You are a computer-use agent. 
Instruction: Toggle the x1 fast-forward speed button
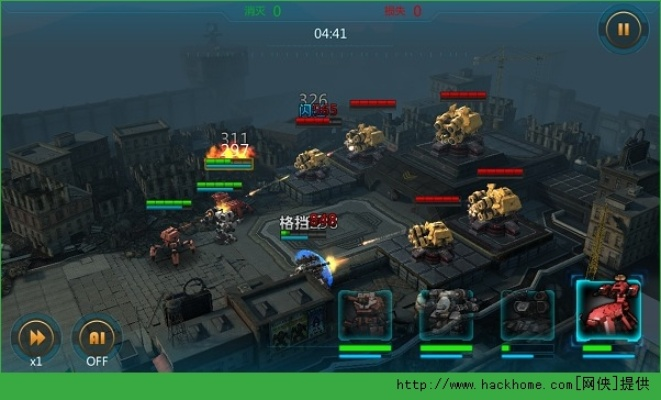tap(36, 335)
